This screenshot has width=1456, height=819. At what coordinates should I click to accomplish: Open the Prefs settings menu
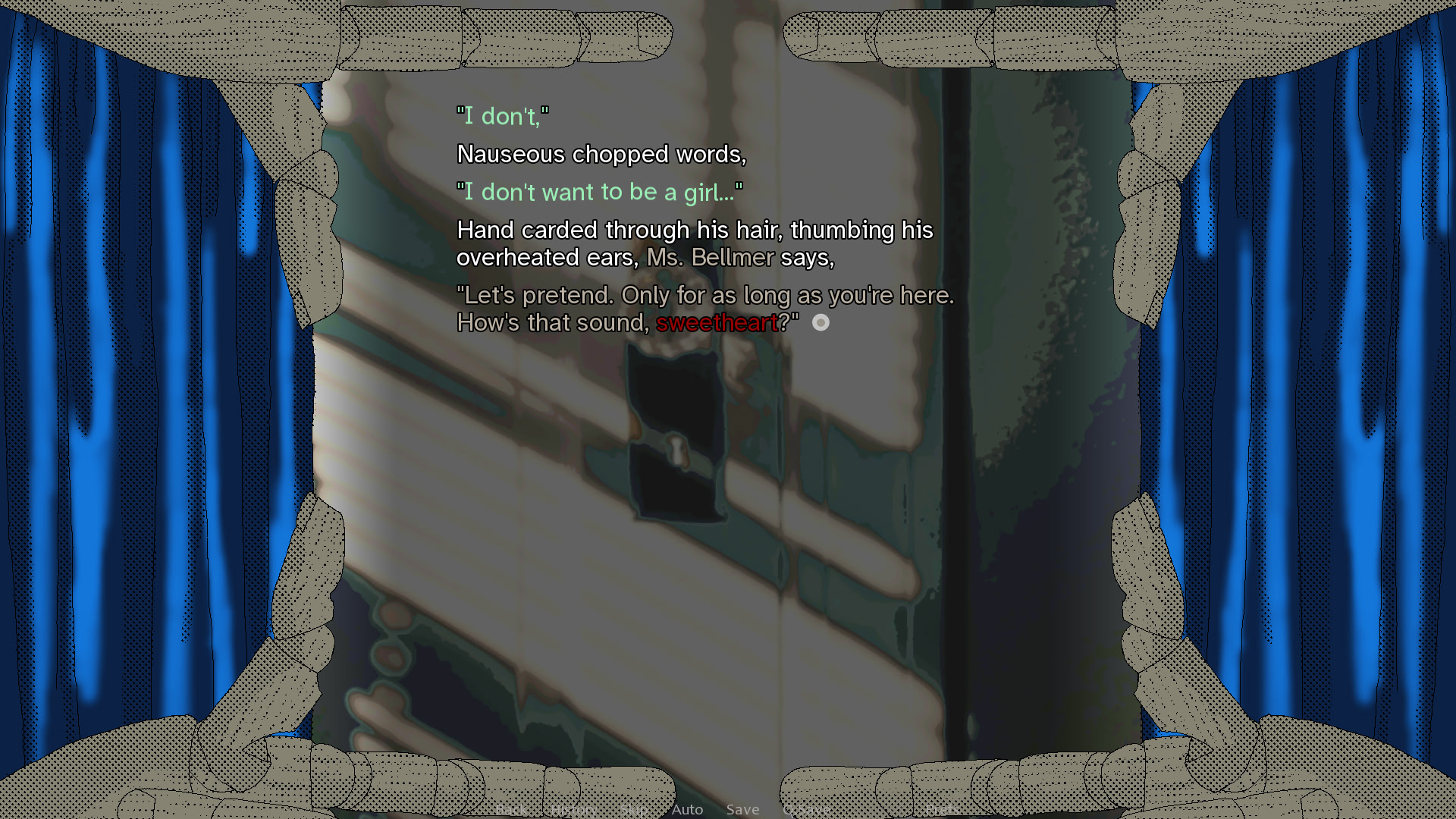click(942, 809)
